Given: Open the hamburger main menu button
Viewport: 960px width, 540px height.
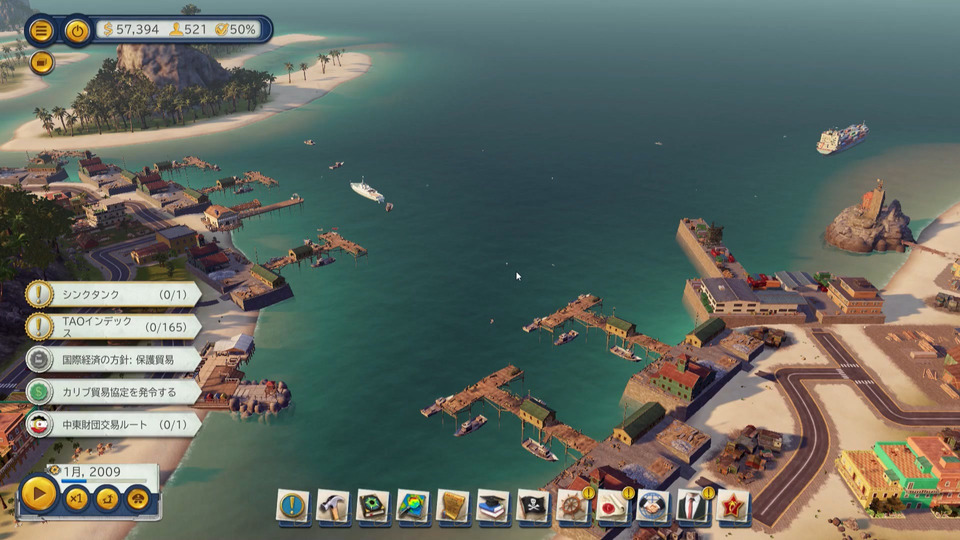Looking at the screenshot, I should click(41, 30).
